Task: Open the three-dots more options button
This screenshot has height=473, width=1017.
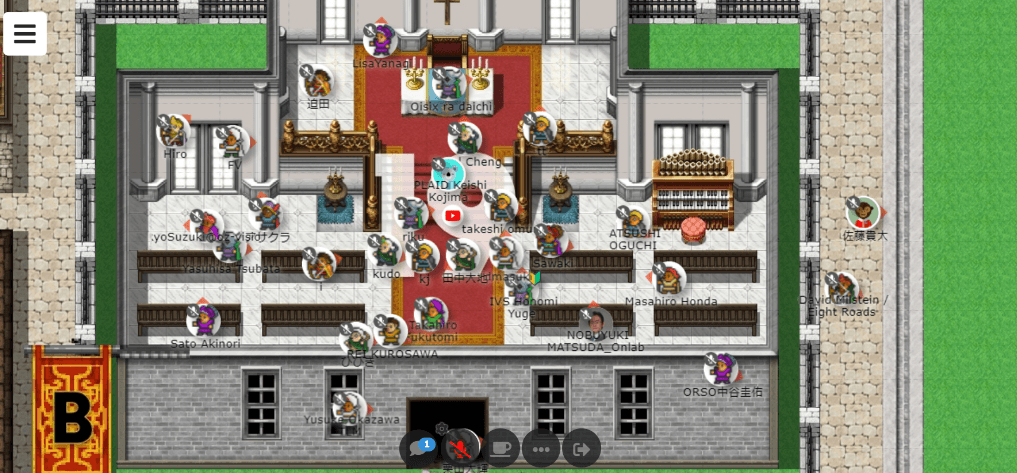Action: (x=541, y=449)
